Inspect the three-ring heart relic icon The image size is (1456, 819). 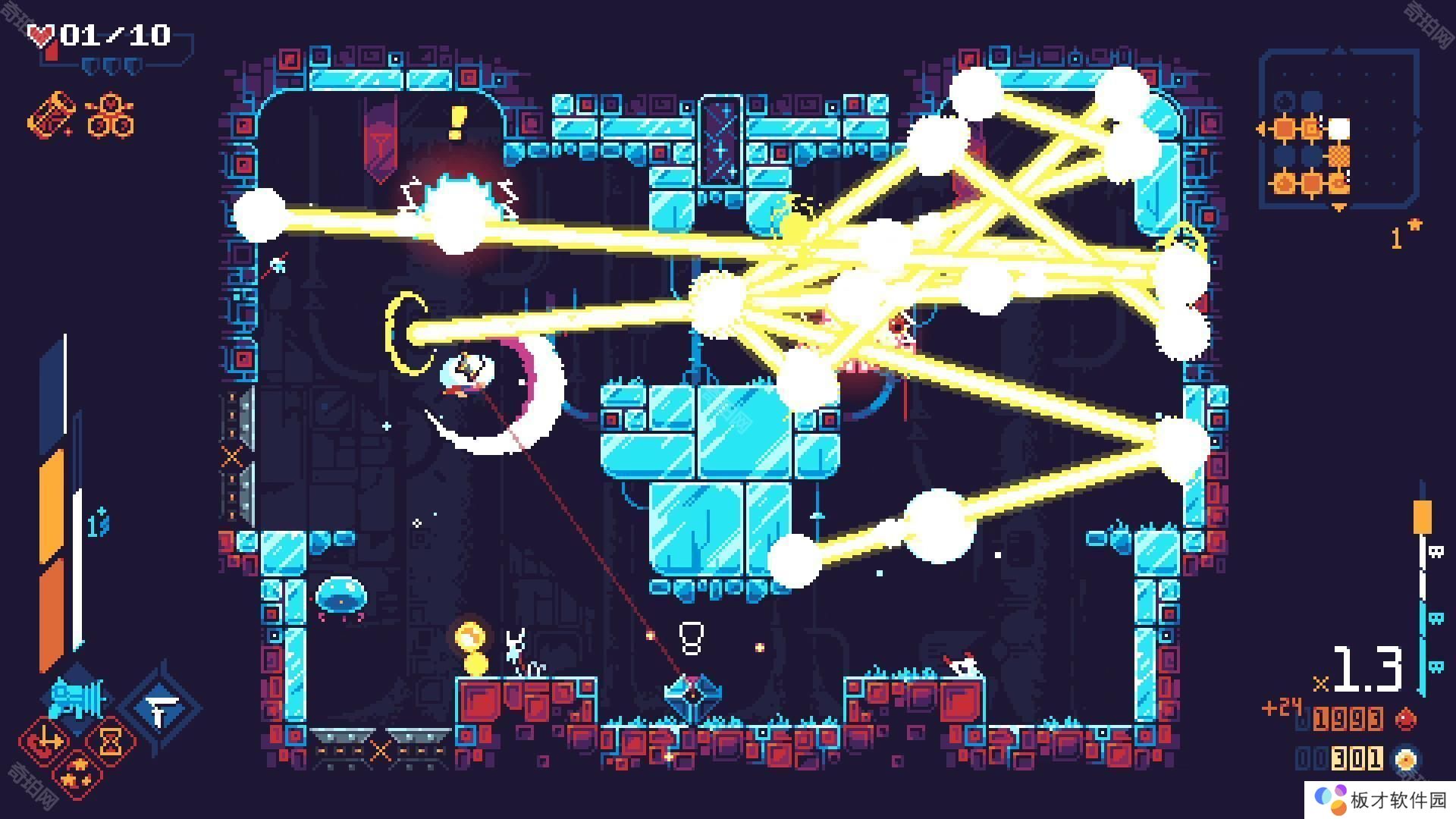111,115
